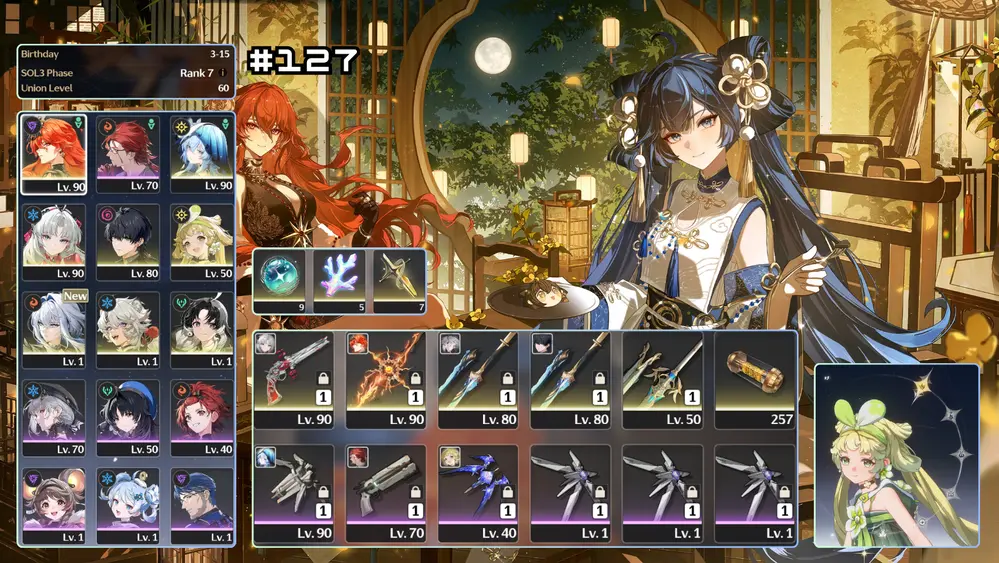The image size is (999, 563).
Task: Choose the gray pistol Lv. 70 weapon
Action: (385, 493)
